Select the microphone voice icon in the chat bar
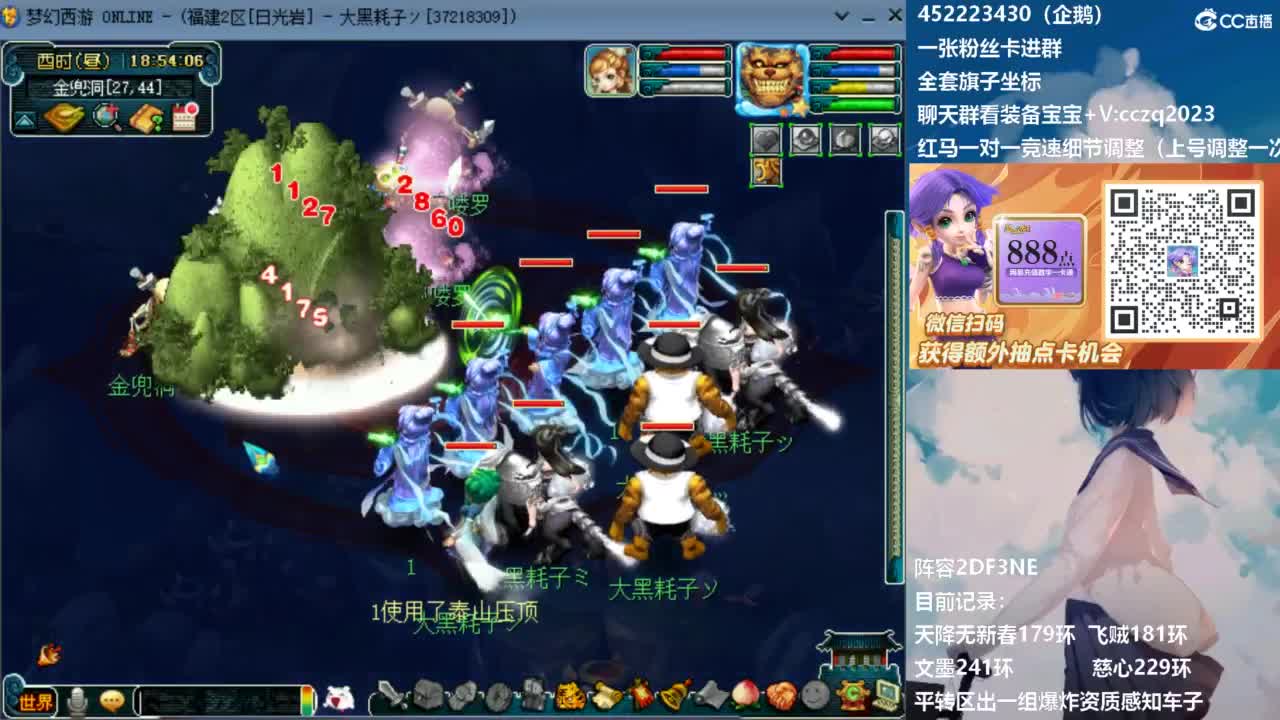 [77, 701]
